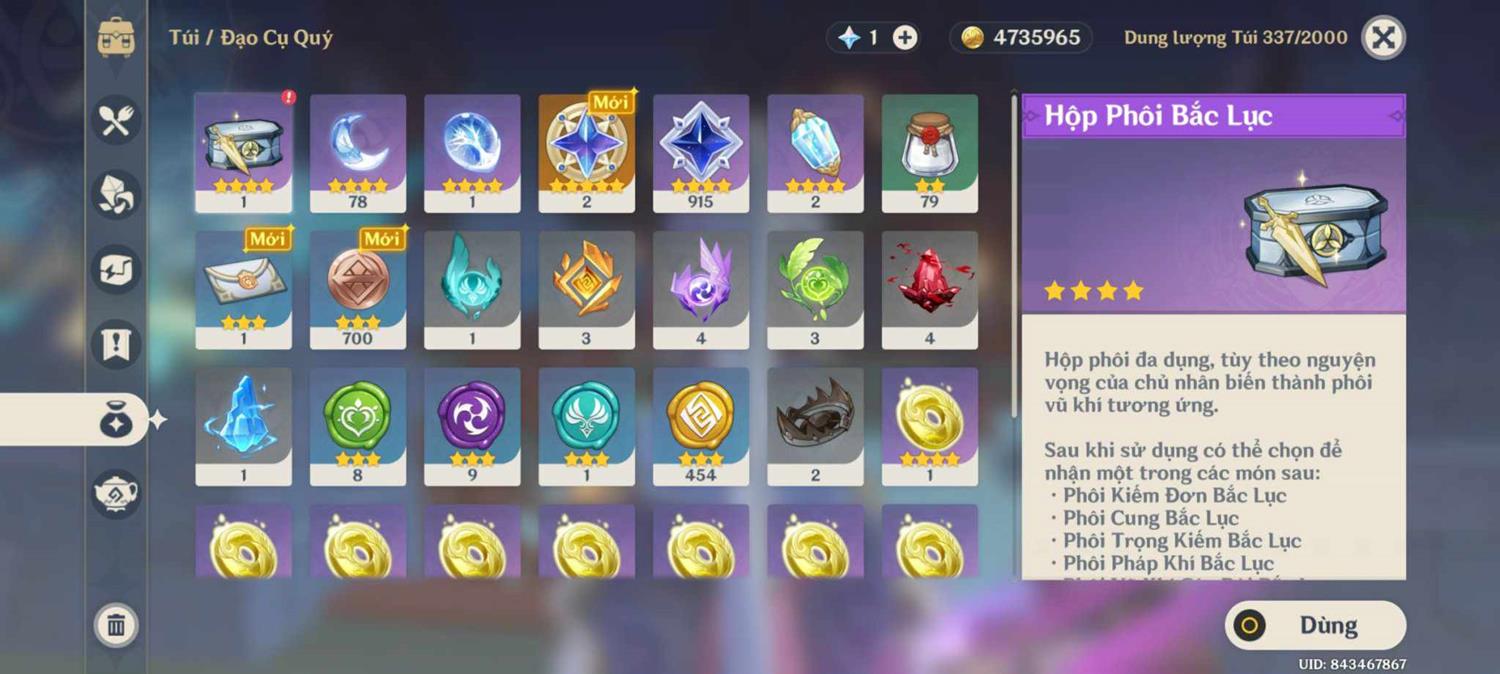
Task: Select the blue ice crystal shard item
Action: (x=243, y=425)
